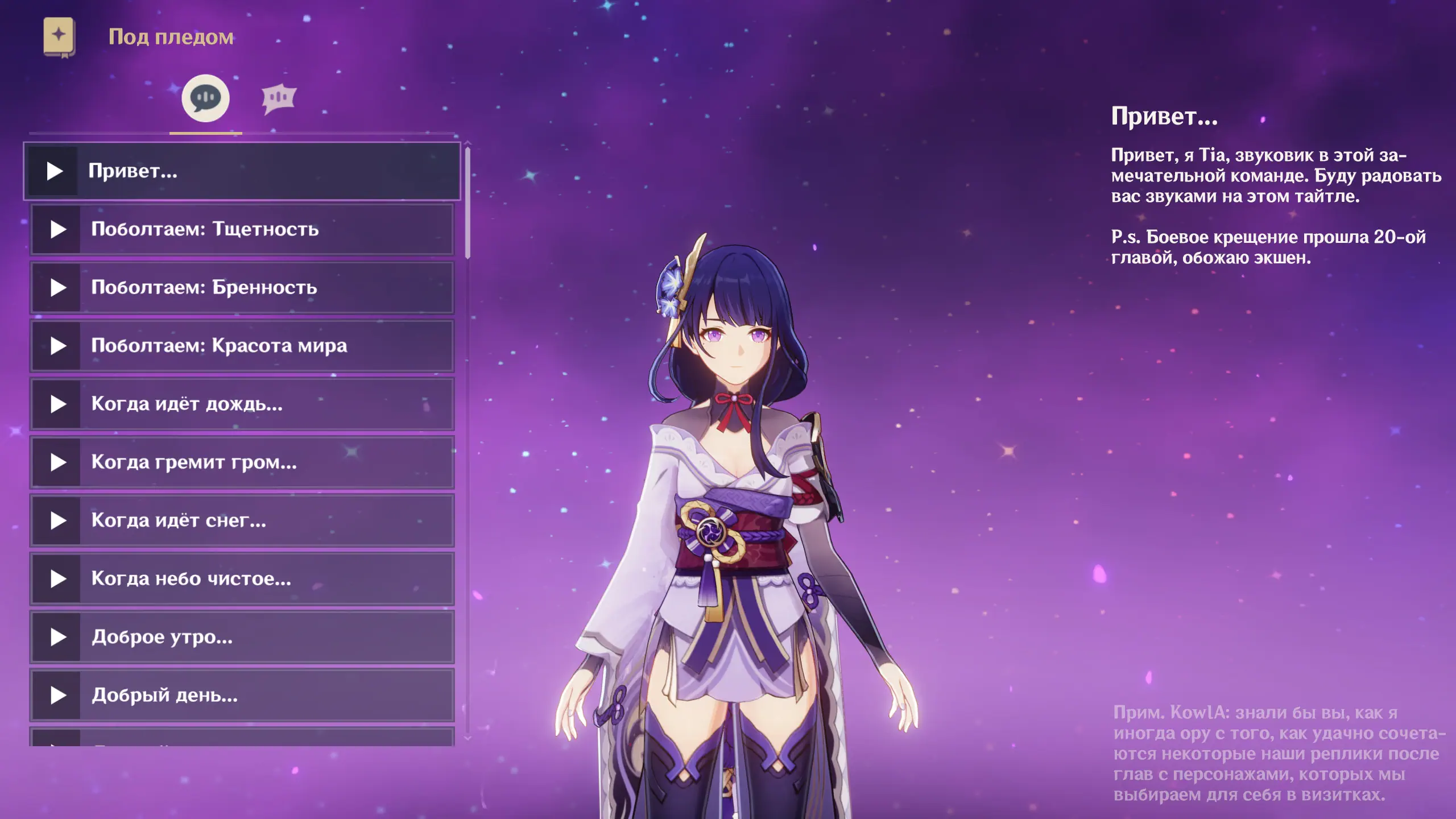Open "Поболтаем: Красота мира" voice line

(242, 346)
